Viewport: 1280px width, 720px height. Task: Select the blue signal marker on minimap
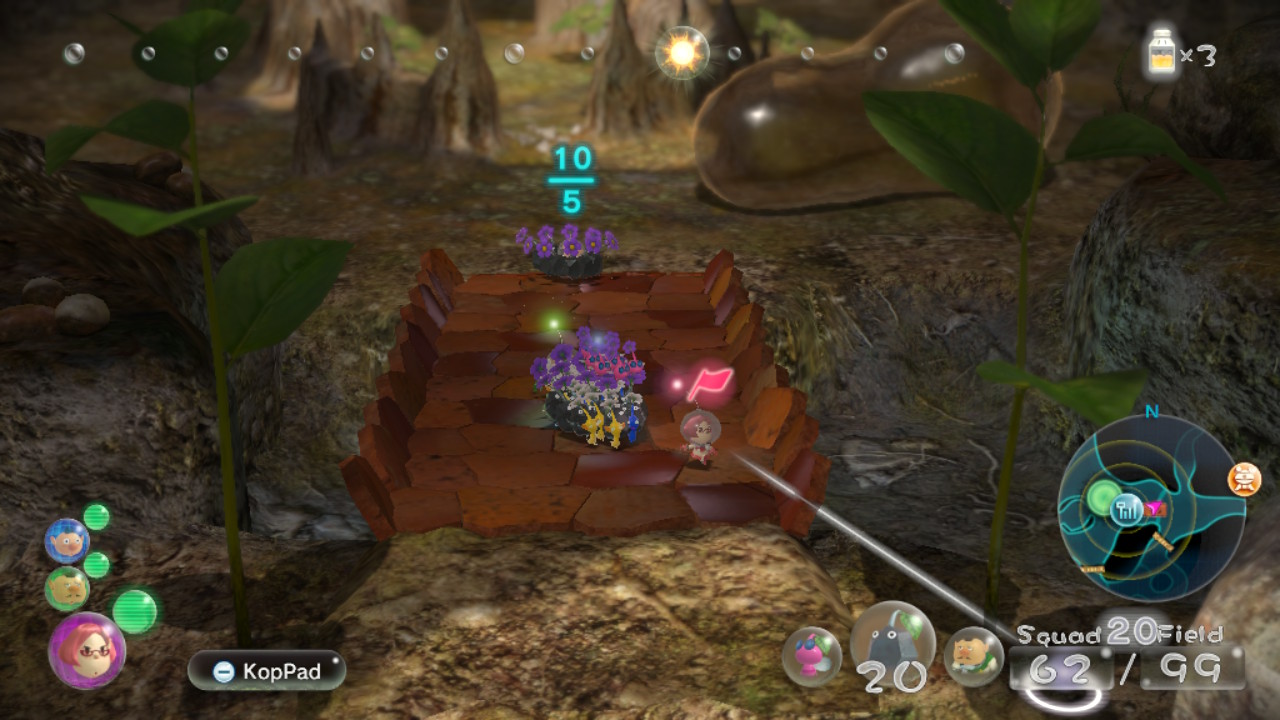pos(1129,509)
